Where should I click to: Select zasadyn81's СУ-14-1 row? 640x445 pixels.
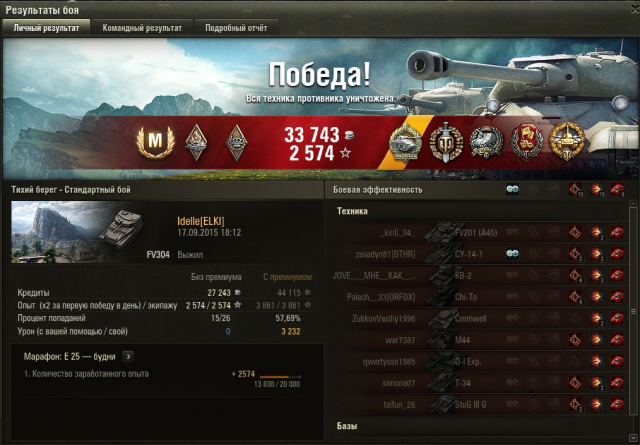click(x=470, y=254)
